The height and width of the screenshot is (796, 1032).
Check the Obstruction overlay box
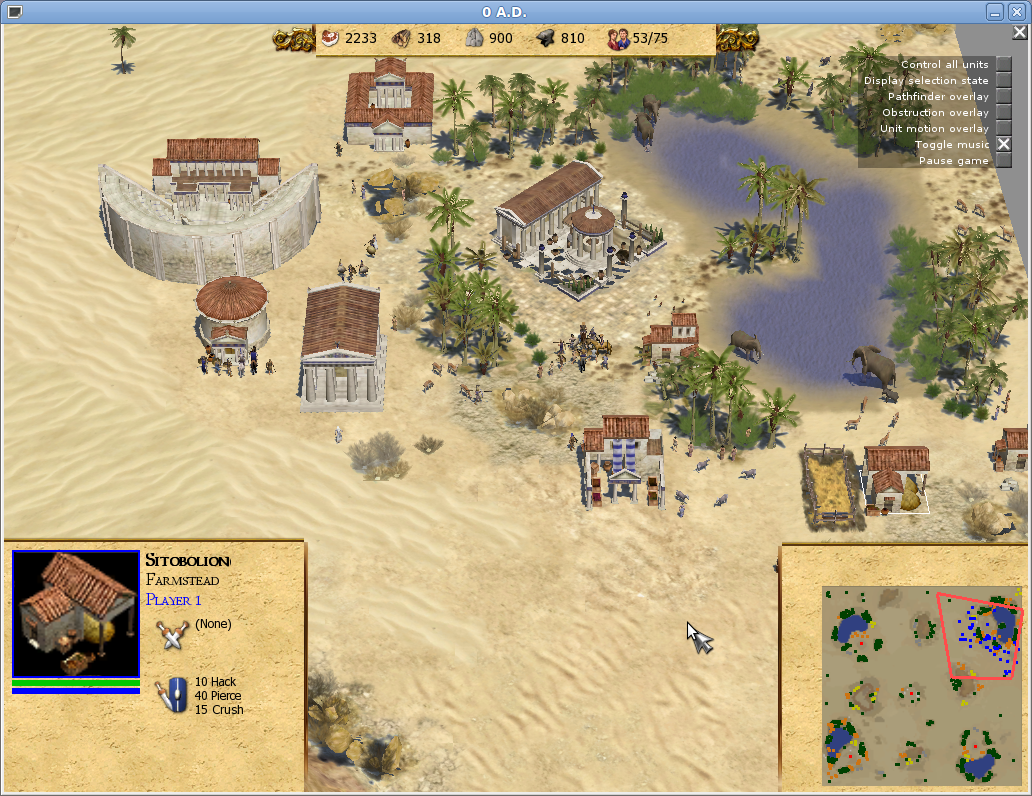pyautogui.click(x=1004, y=113)
